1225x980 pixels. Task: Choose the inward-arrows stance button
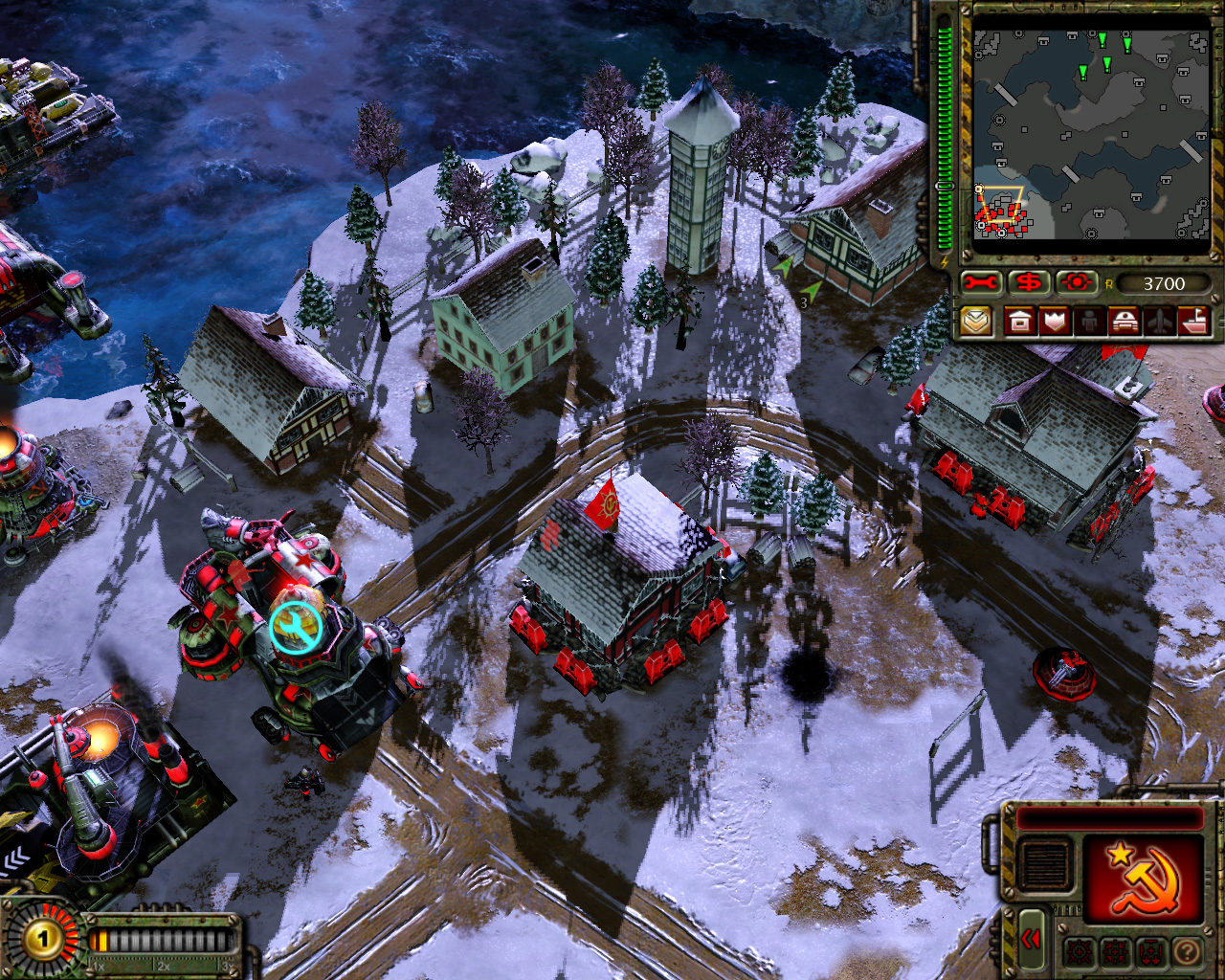click(x=1114, y=952)
